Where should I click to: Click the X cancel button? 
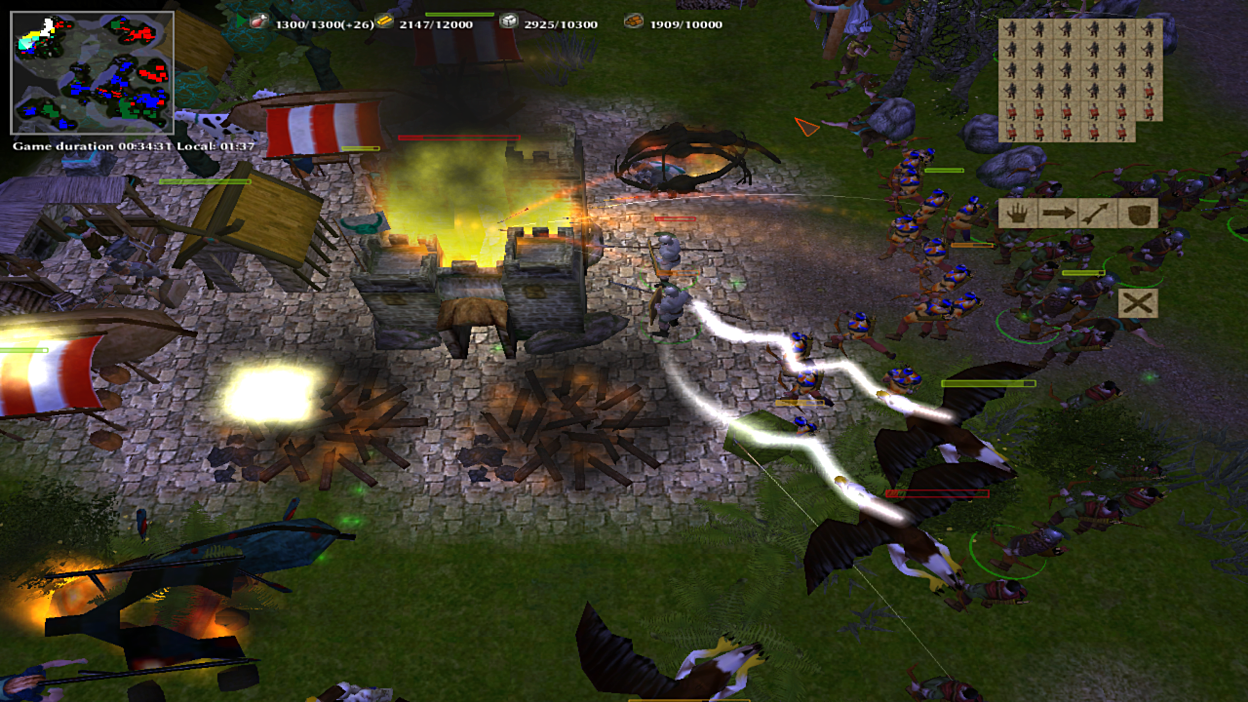(x=1138, y=303)
